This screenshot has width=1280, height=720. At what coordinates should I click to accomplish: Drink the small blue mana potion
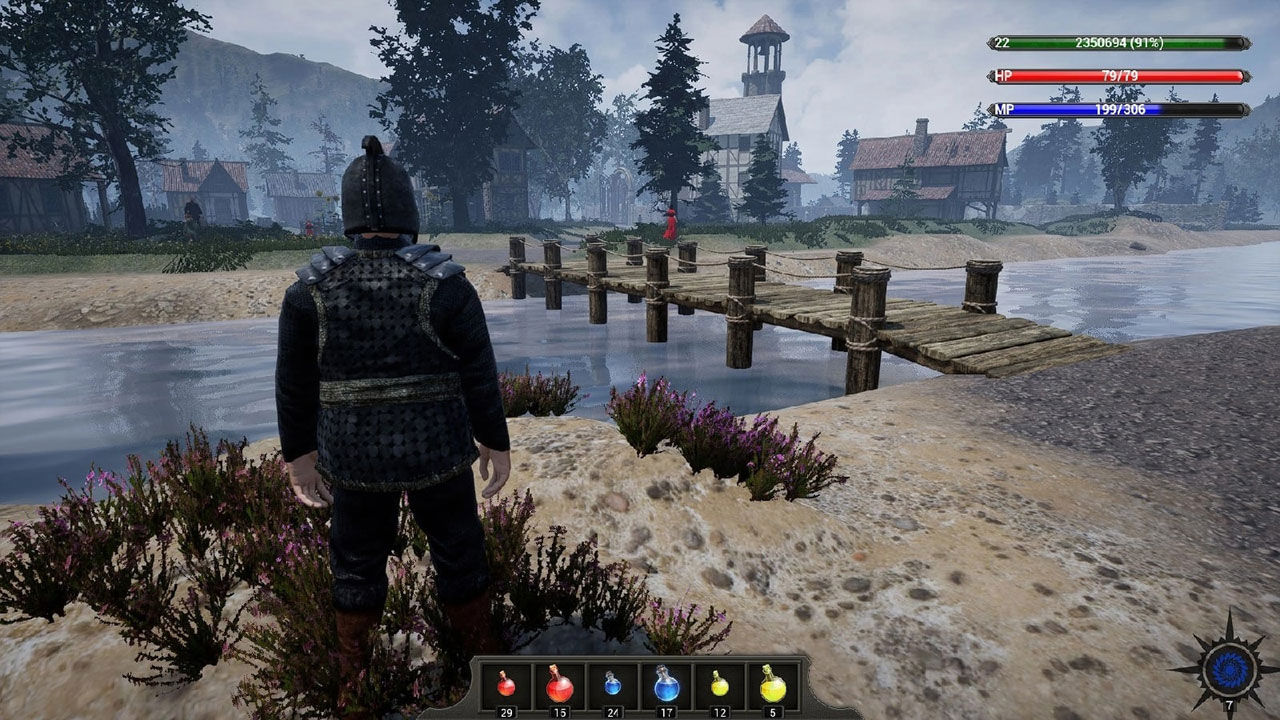click(x=613, y=684)
